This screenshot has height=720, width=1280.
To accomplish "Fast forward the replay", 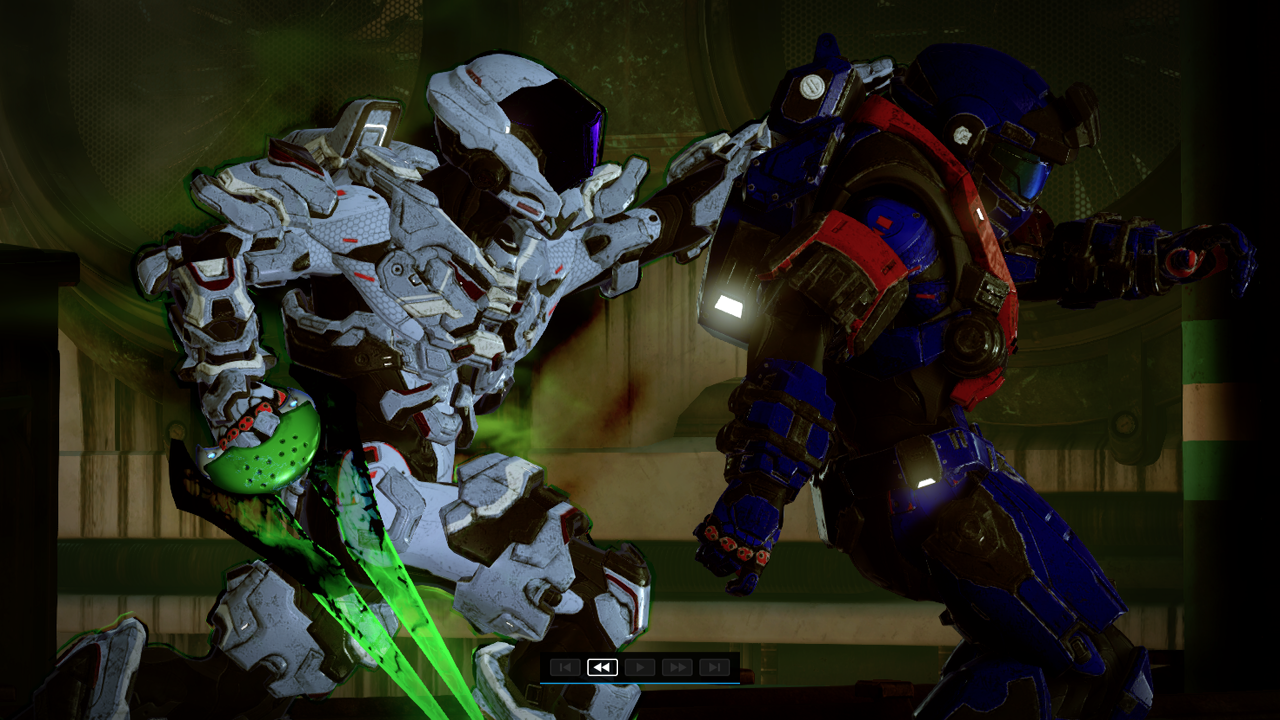I will (x=677, y=667).
